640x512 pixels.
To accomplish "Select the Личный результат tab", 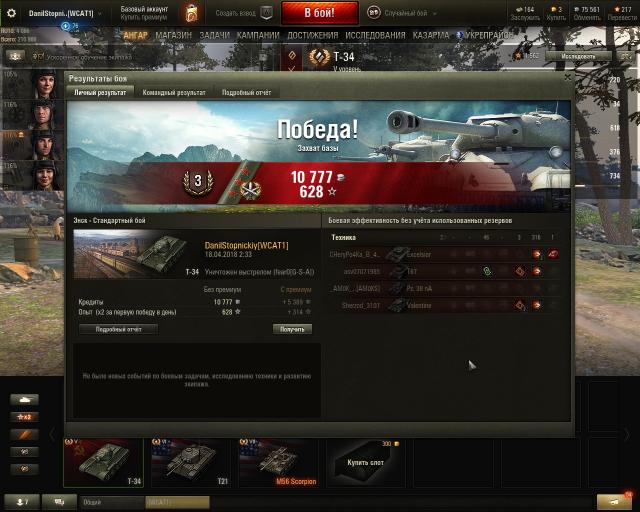I will 100,92.
